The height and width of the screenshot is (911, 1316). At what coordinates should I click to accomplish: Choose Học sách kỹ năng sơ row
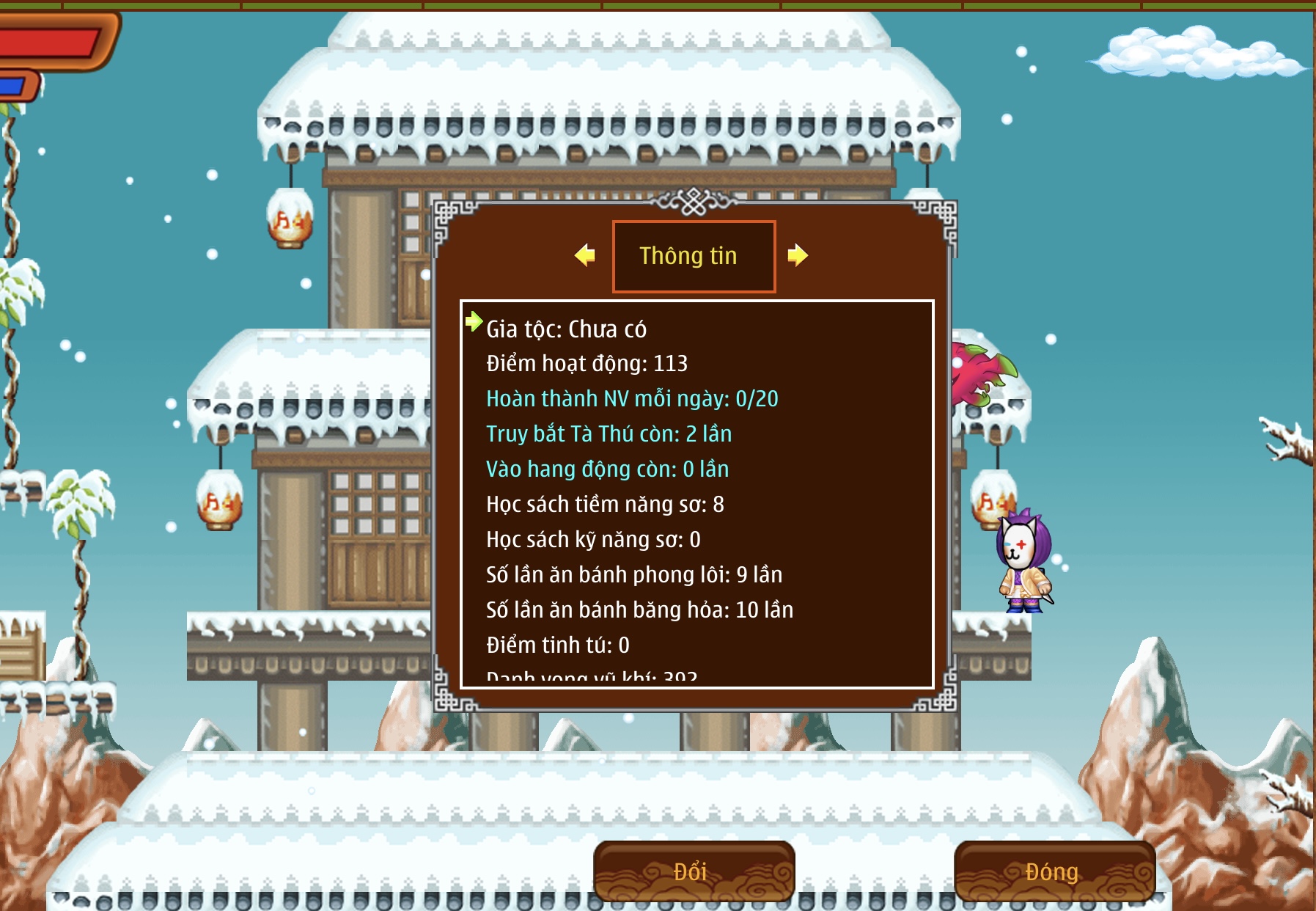(x=593, y=540)
